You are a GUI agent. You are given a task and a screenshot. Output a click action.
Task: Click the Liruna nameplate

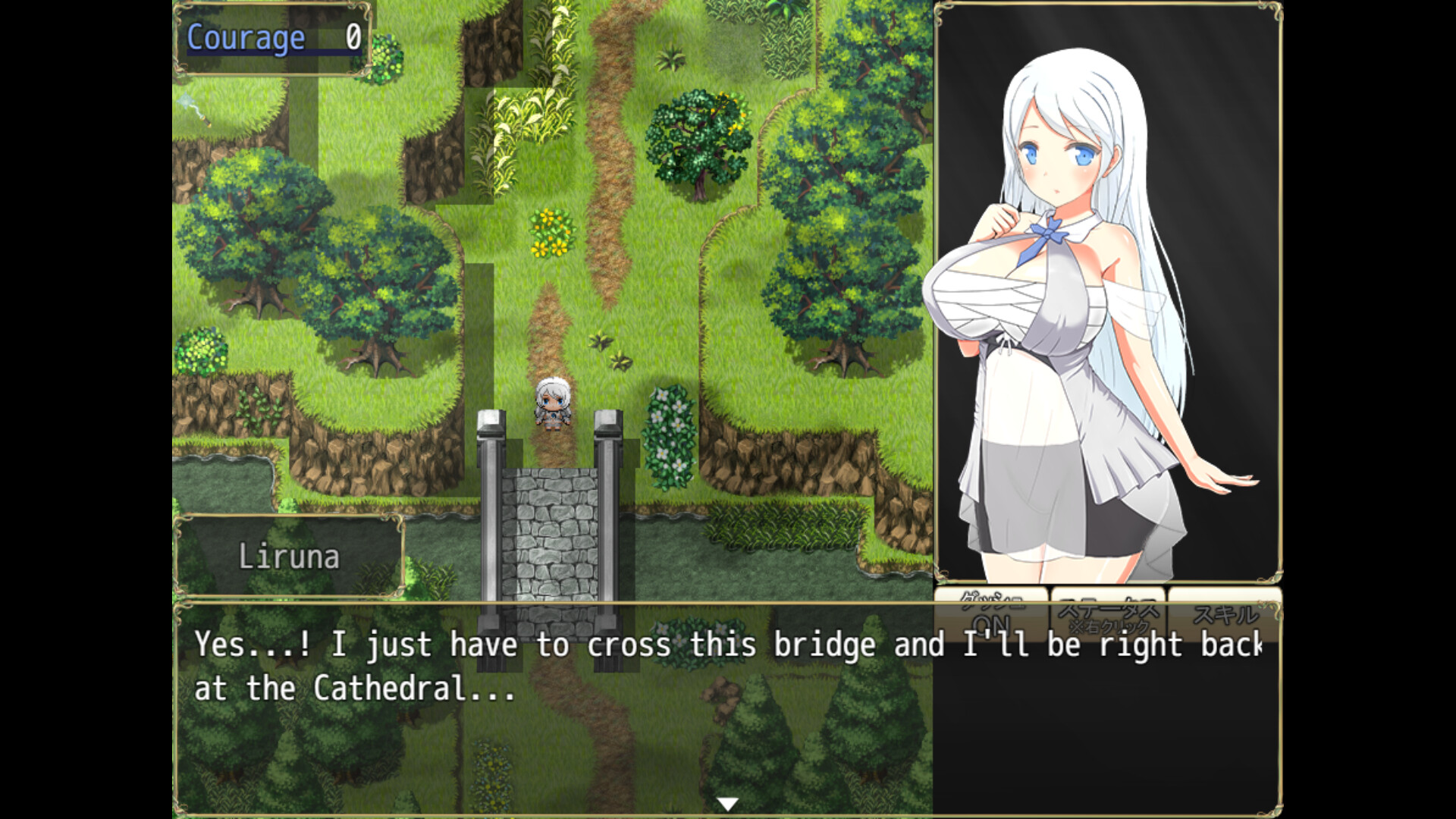(290, 557)
